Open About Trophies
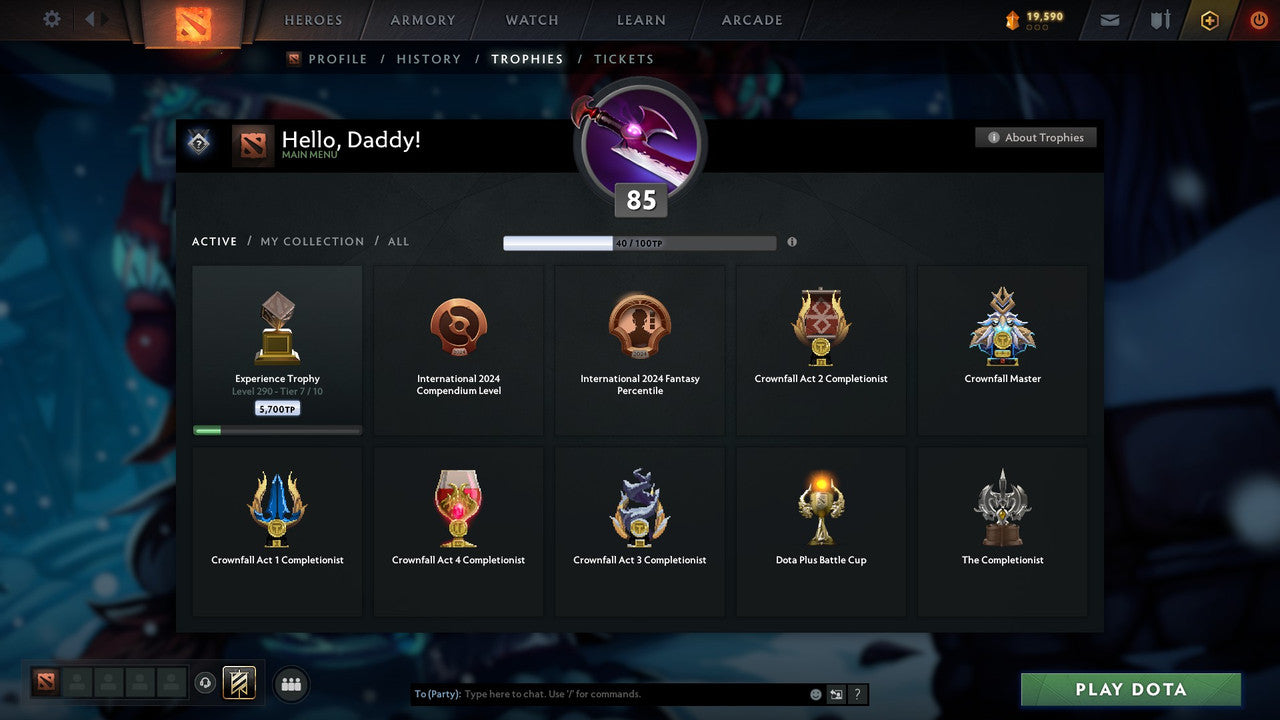The width and height of the screenshot is (1280, 720). 1036,137
